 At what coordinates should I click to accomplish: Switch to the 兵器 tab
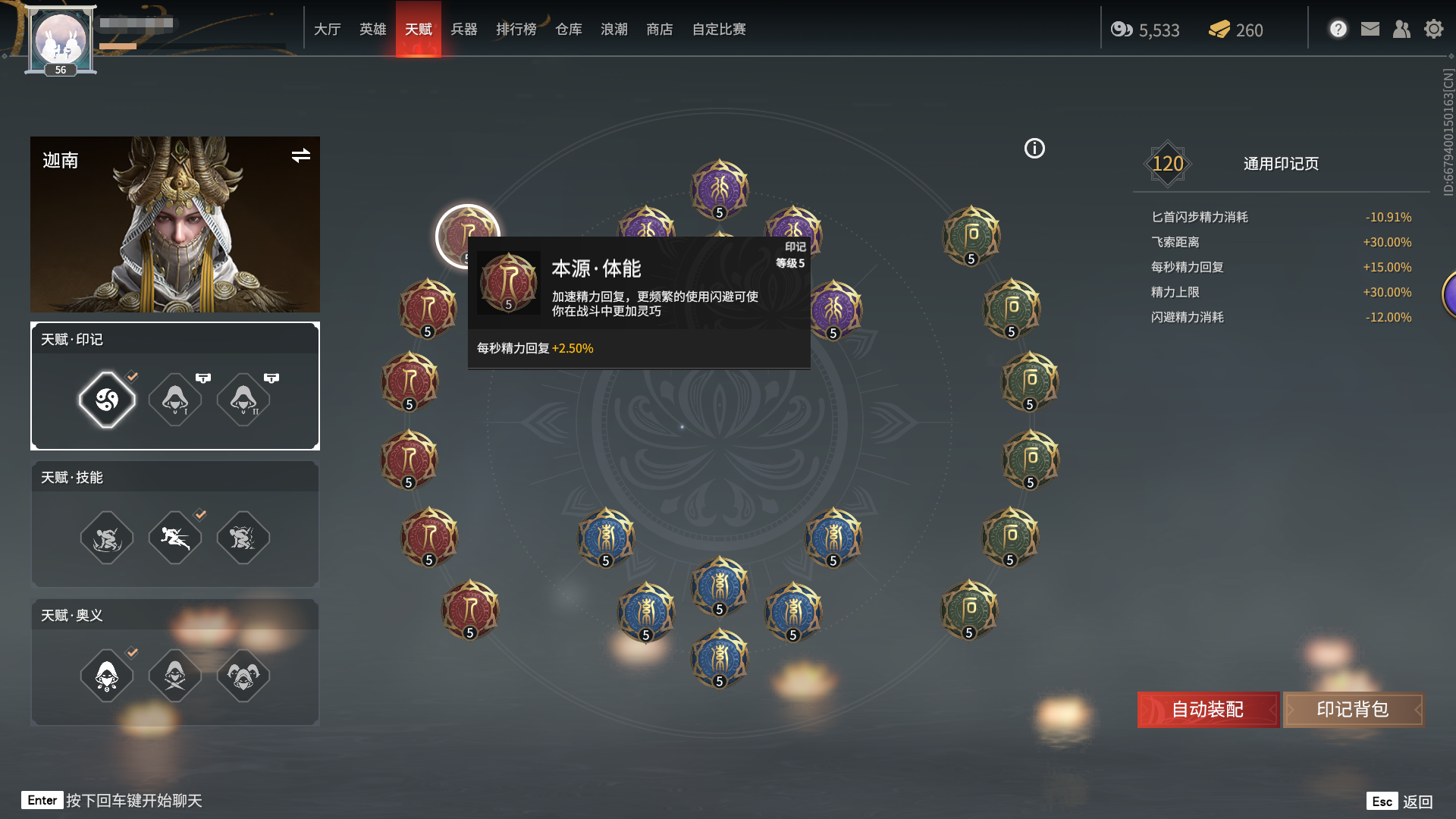(x=464, y=30)
